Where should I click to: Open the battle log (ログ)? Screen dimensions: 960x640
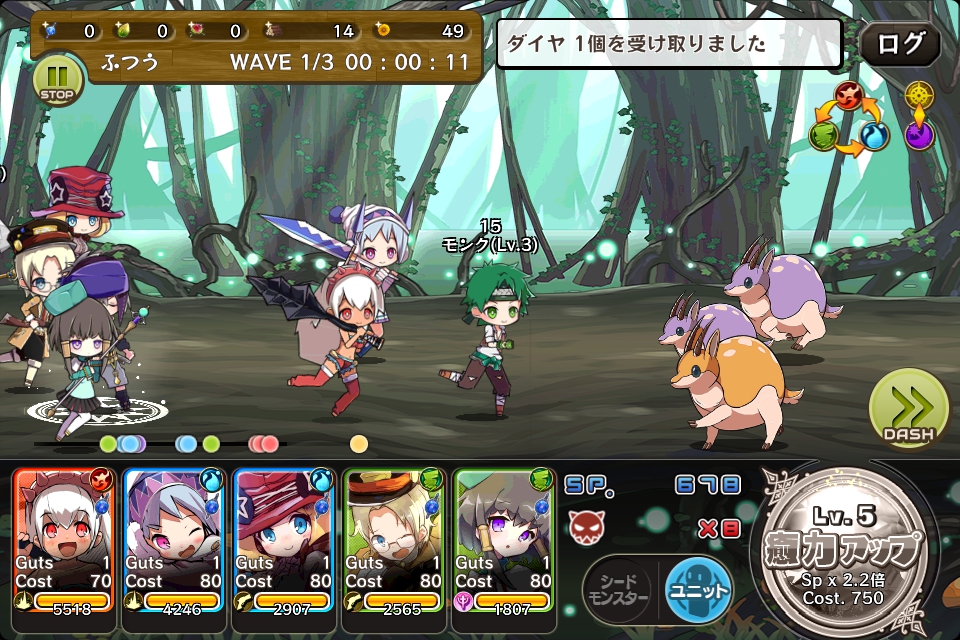[899, 45]
